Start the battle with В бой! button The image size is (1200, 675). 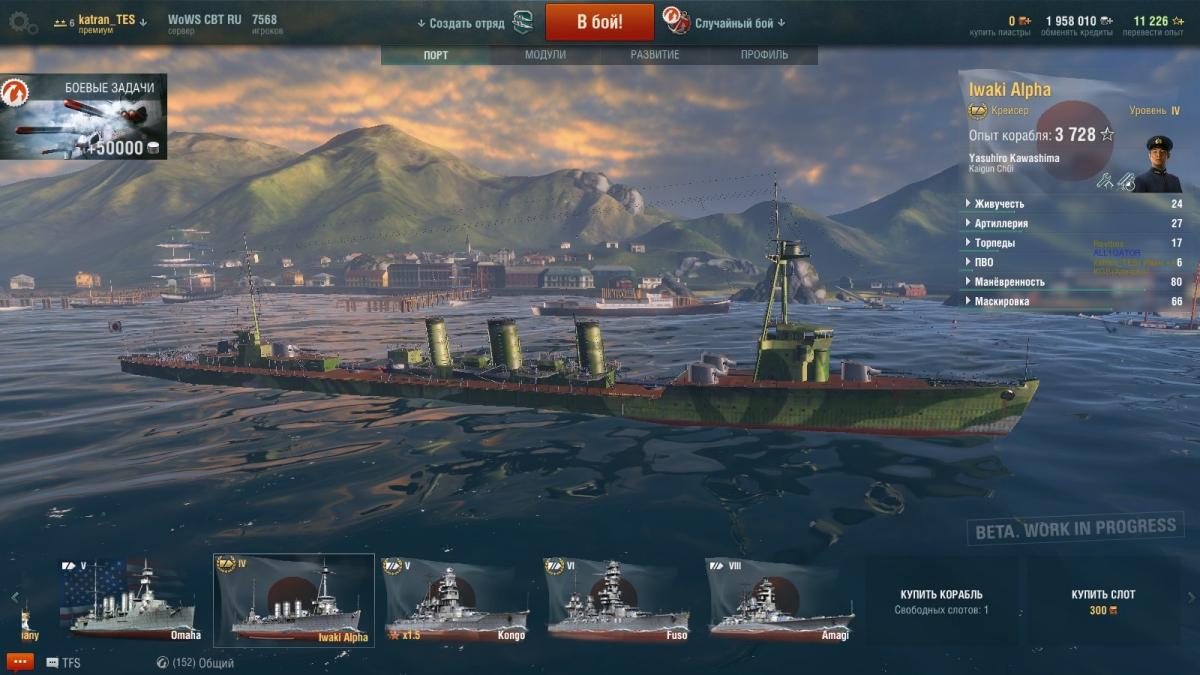coord(599,22)
